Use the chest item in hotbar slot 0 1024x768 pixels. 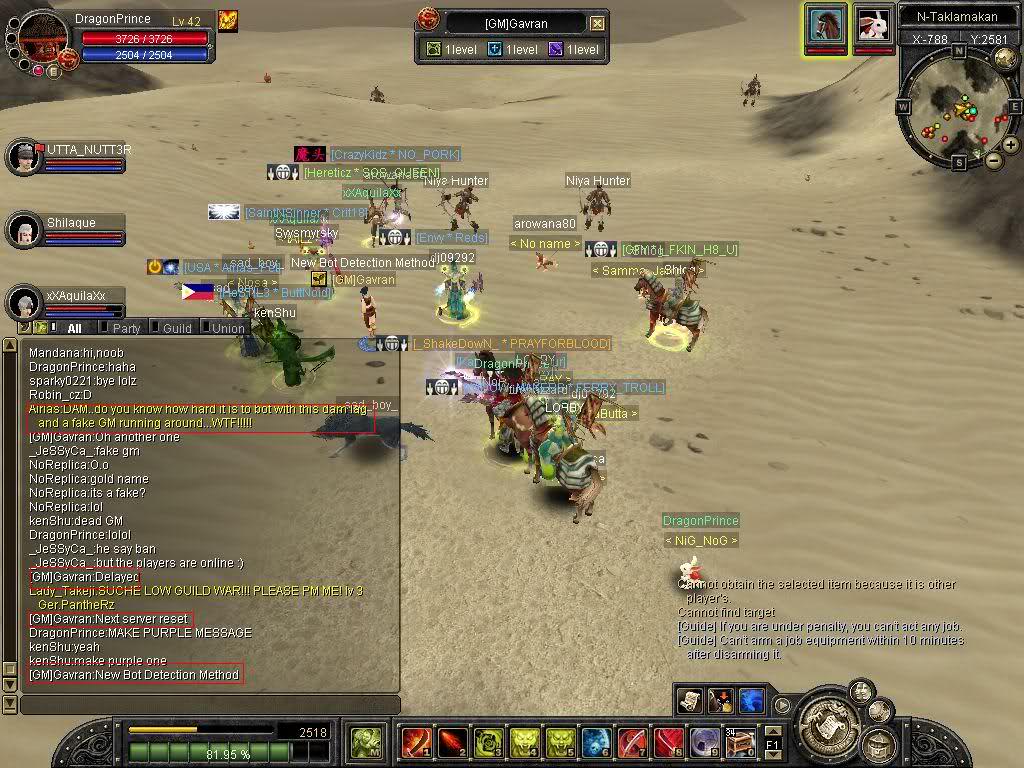click(x=740, y=743)
